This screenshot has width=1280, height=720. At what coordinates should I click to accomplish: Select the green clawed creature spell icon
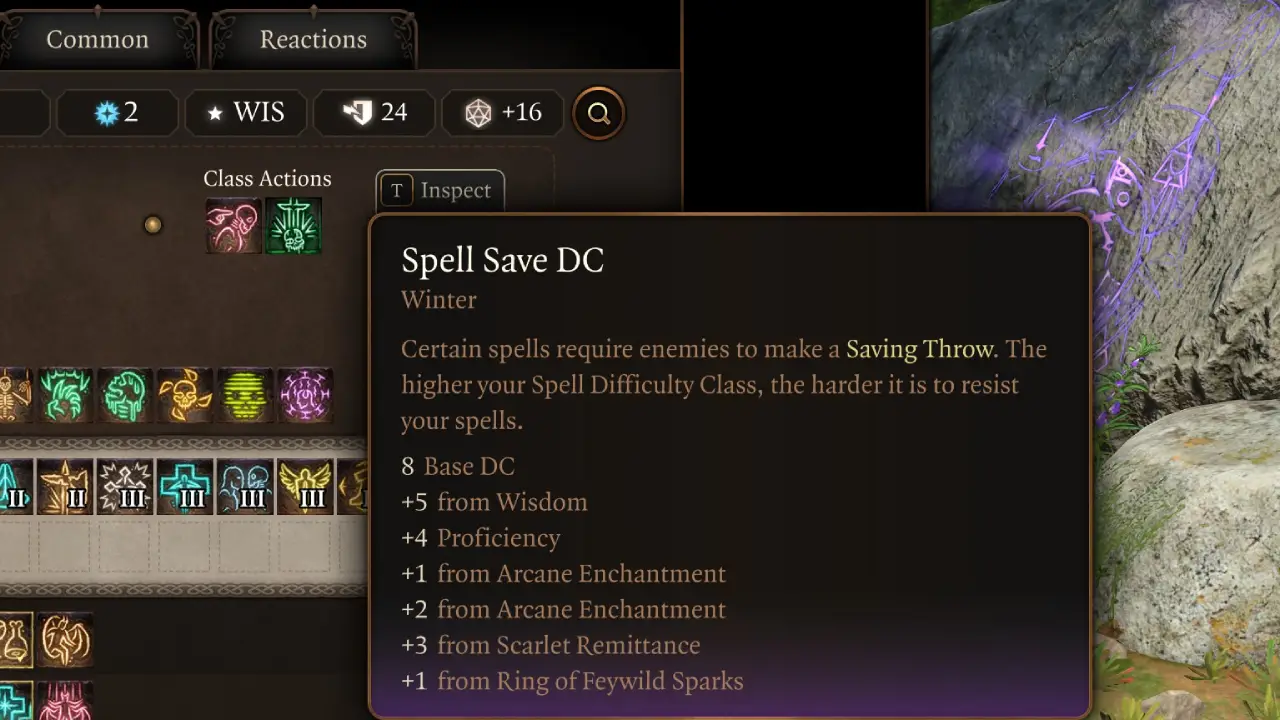click(64, 395)
